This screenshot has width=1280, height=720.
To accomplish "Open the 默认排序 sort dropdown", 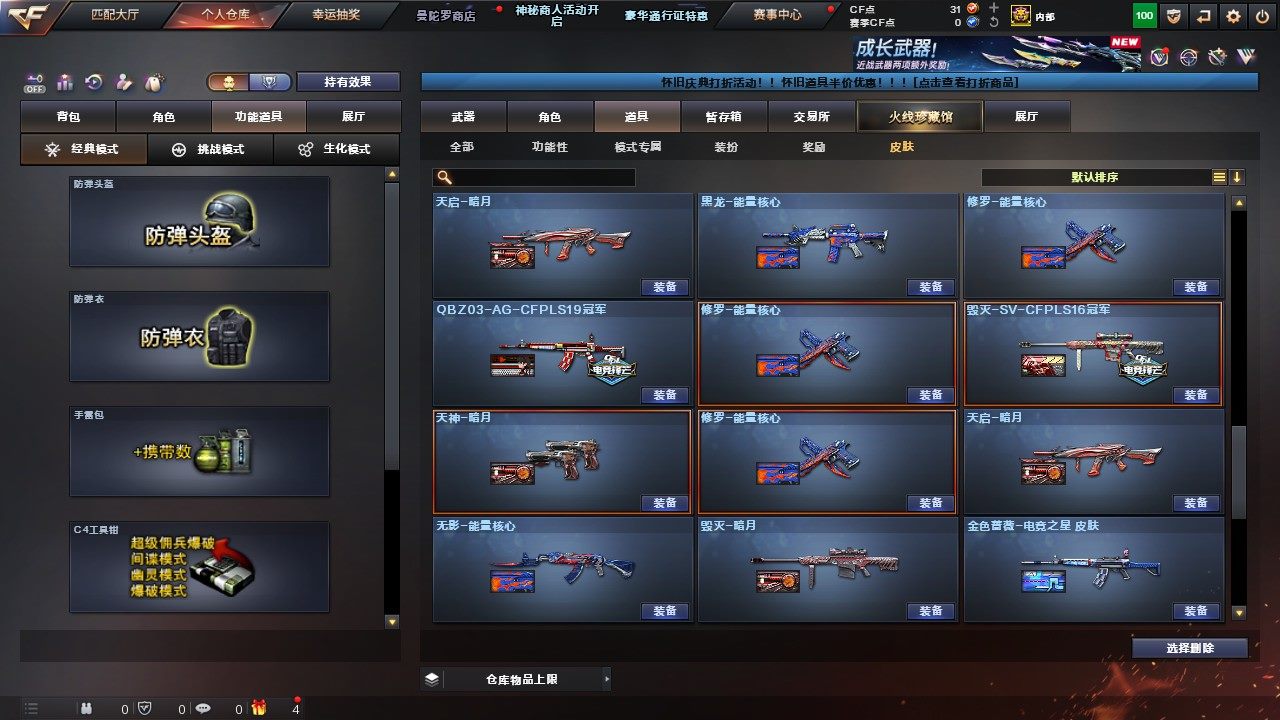I will coord(1095,177).
